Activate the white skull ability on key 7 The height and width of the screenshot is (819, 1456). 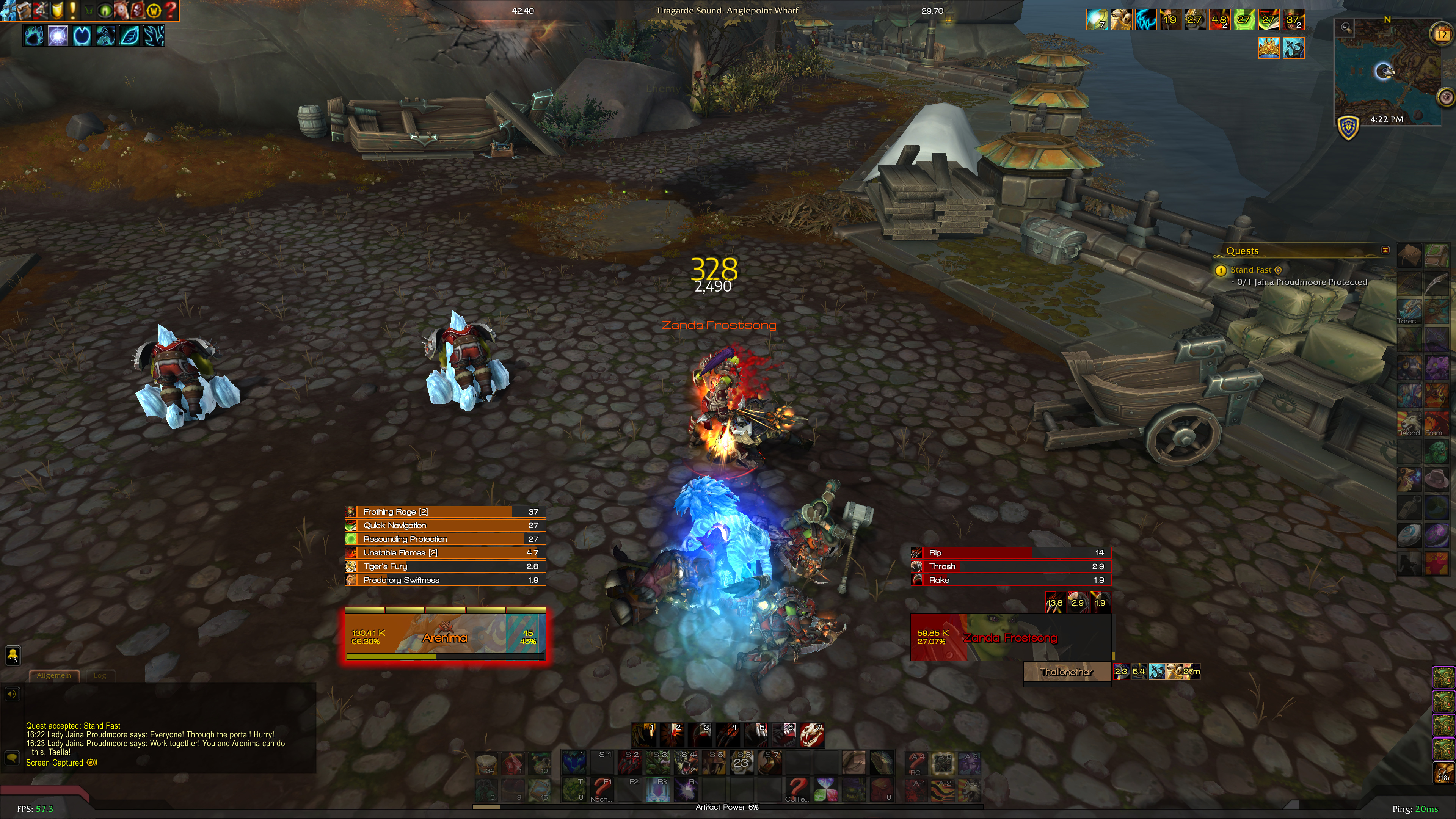pyautogui.click(x=812, y=735)
